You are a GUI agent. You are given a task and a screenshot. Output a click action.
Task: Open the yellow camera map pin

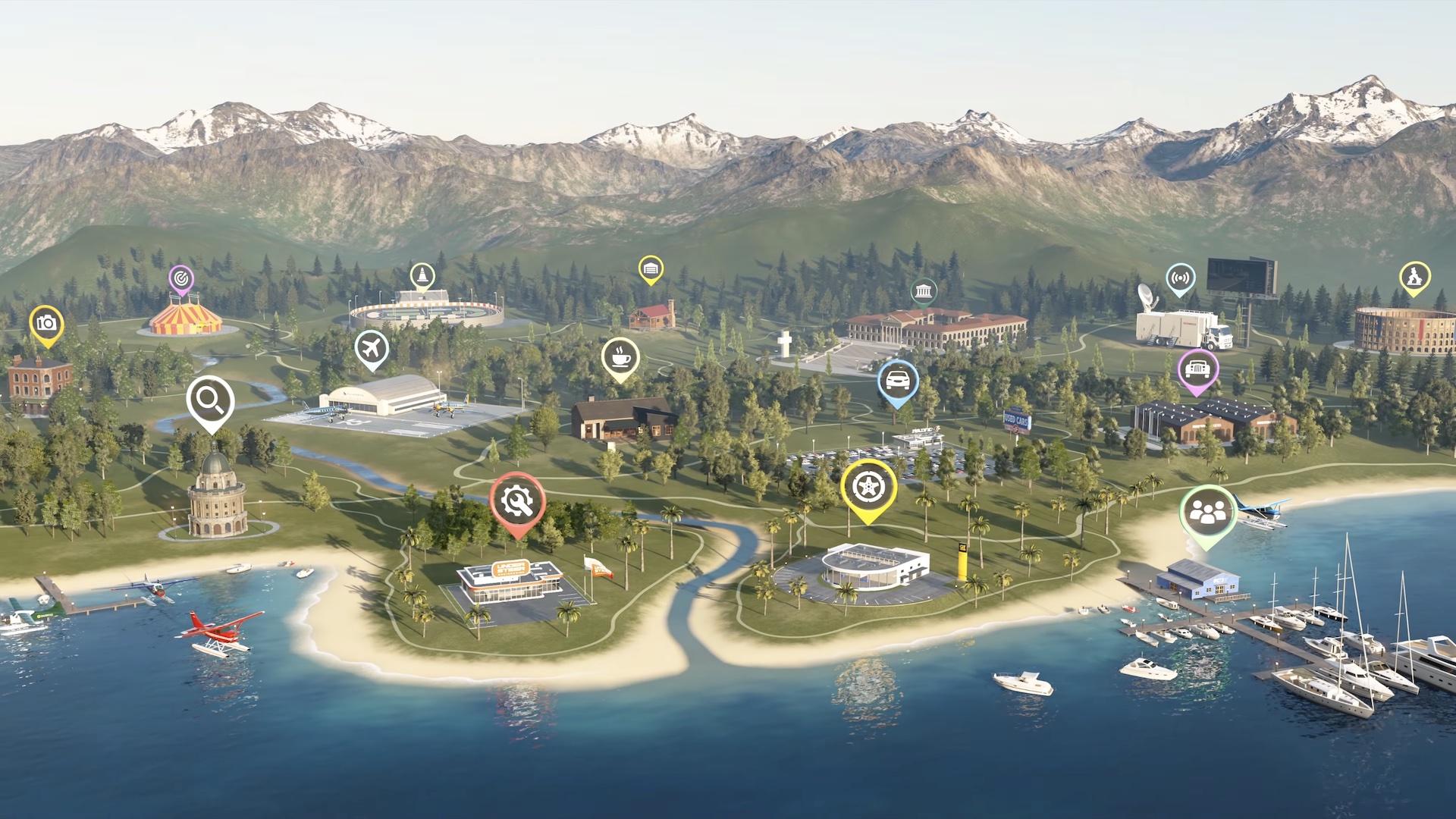[x=46, y=324]
